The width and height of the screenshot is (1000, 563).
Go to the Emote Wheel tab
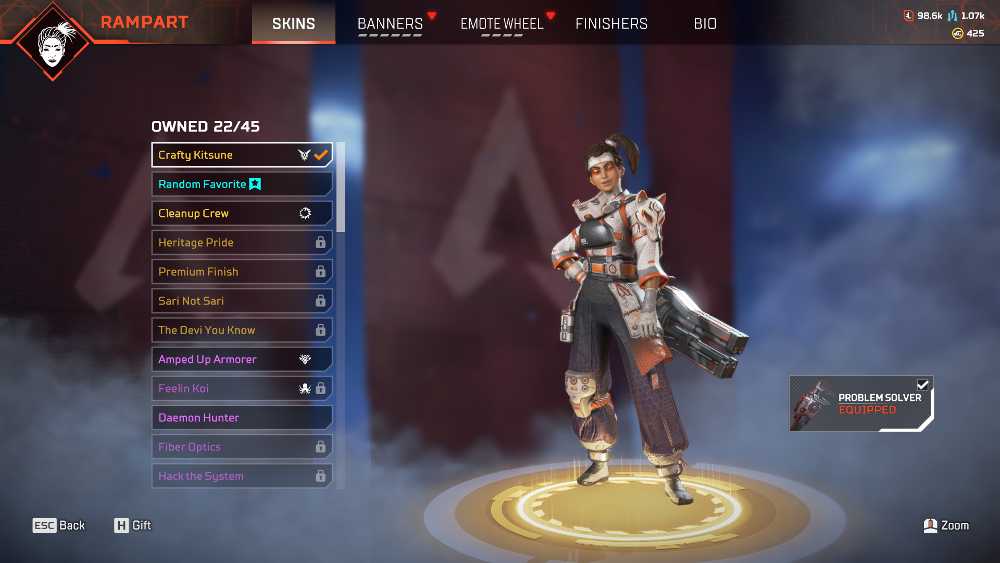tap(502, 24)
